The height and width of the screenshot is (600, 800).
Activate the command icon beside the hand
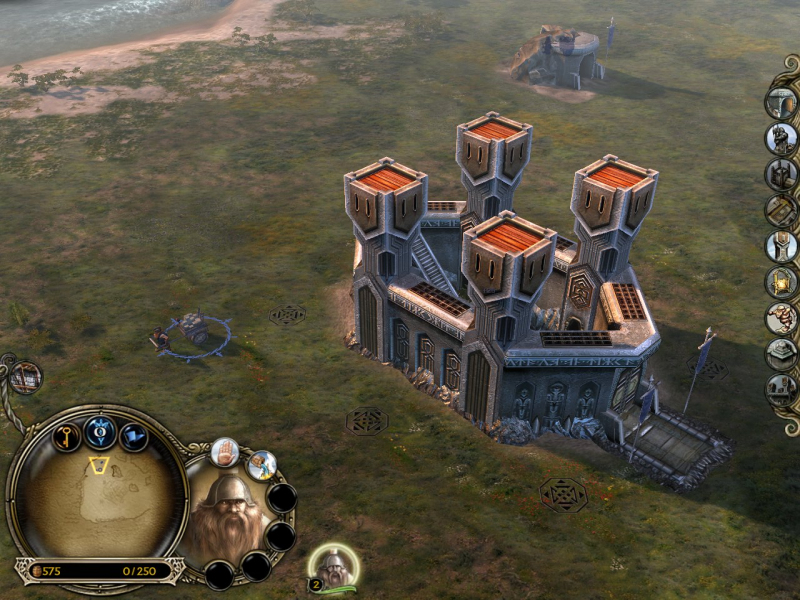[x=261, y=465]
